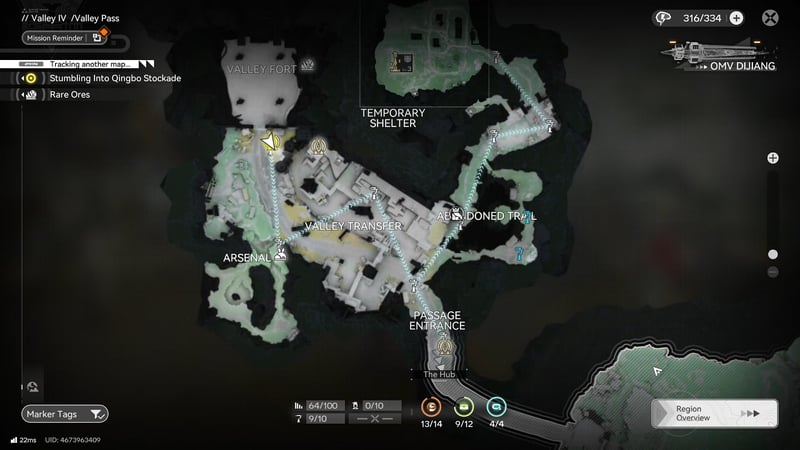The image size is (800, 450).
Task: Open the Region Overview
Action: coord(710,414)
